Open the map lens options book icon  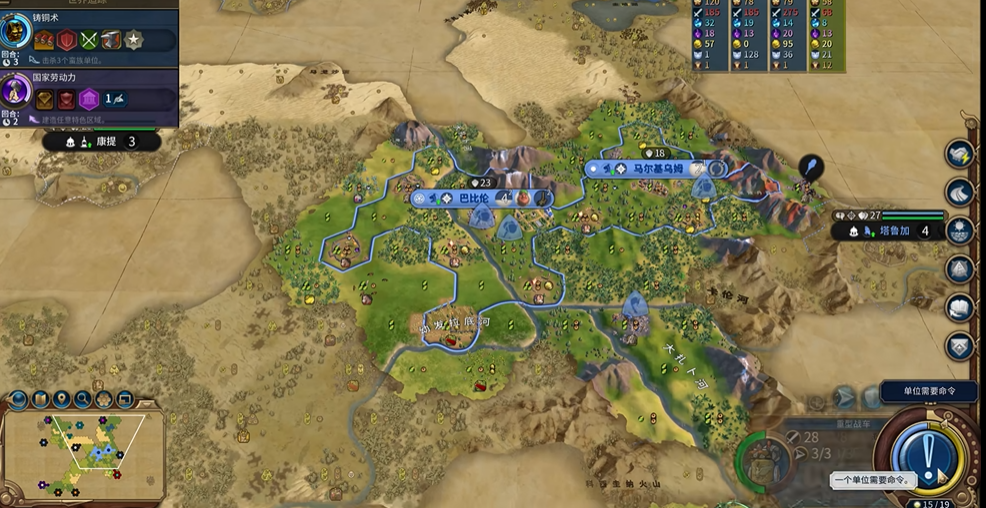pos(40,400)
